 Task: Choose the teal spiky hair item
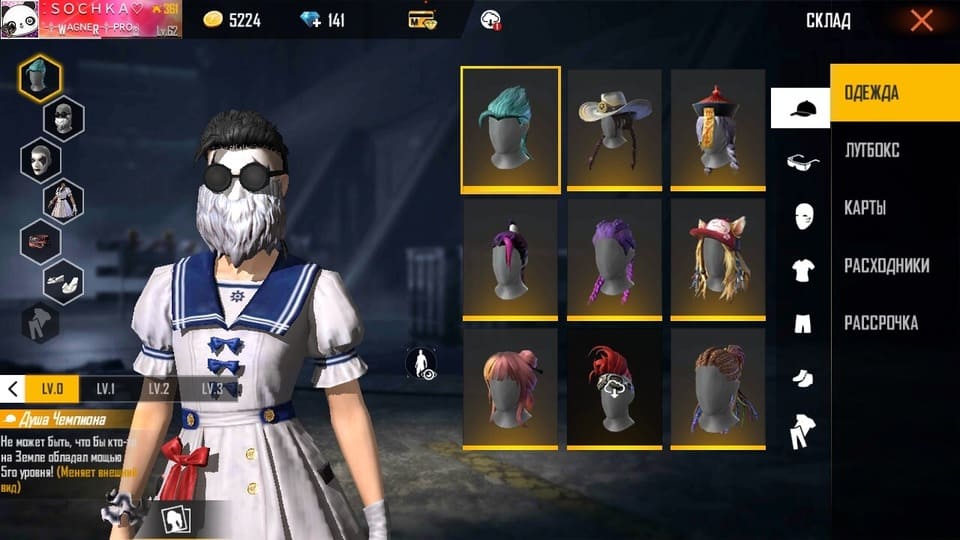tap(510, 128)
